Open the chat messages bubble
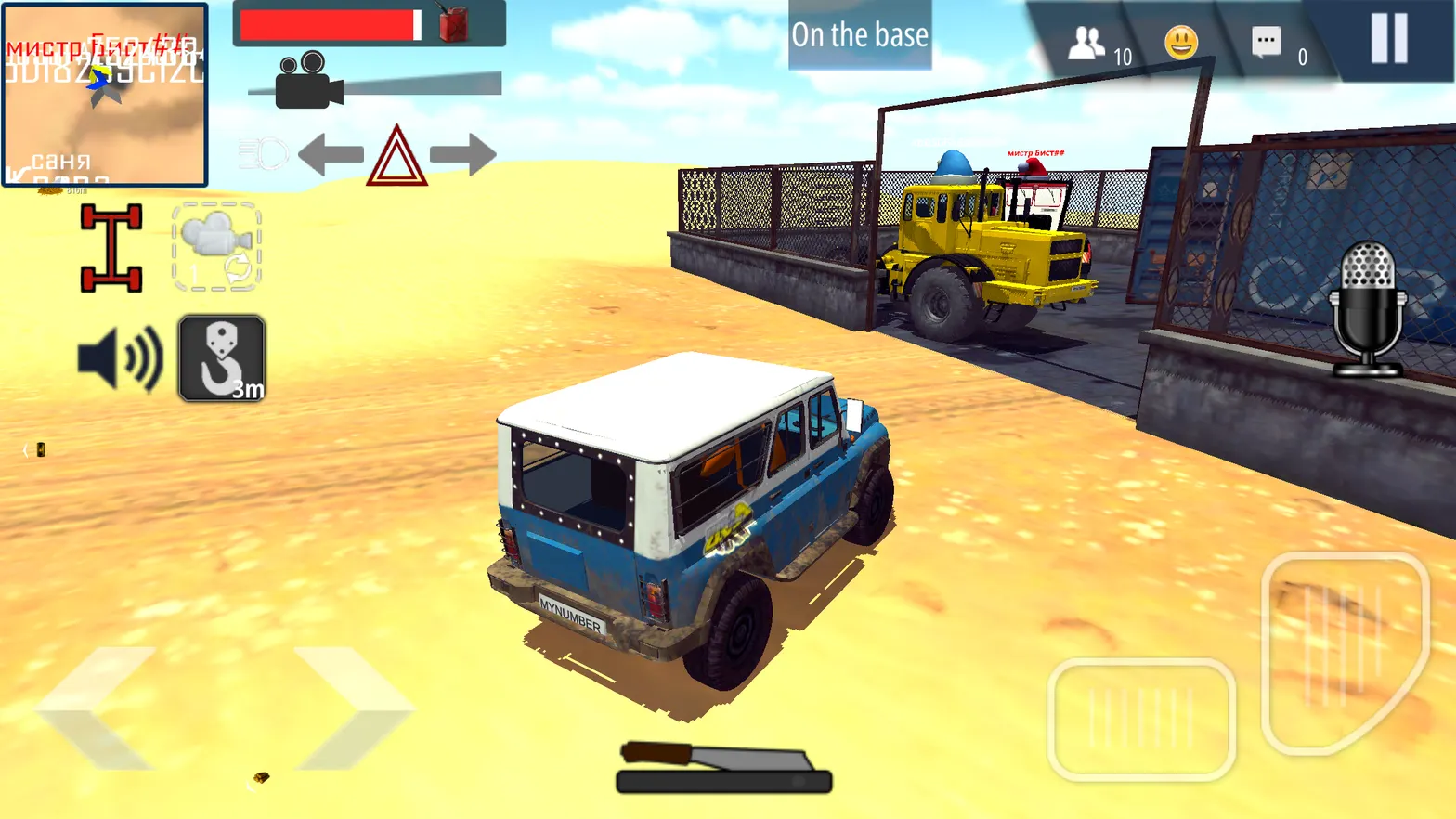 [1264, 43]
